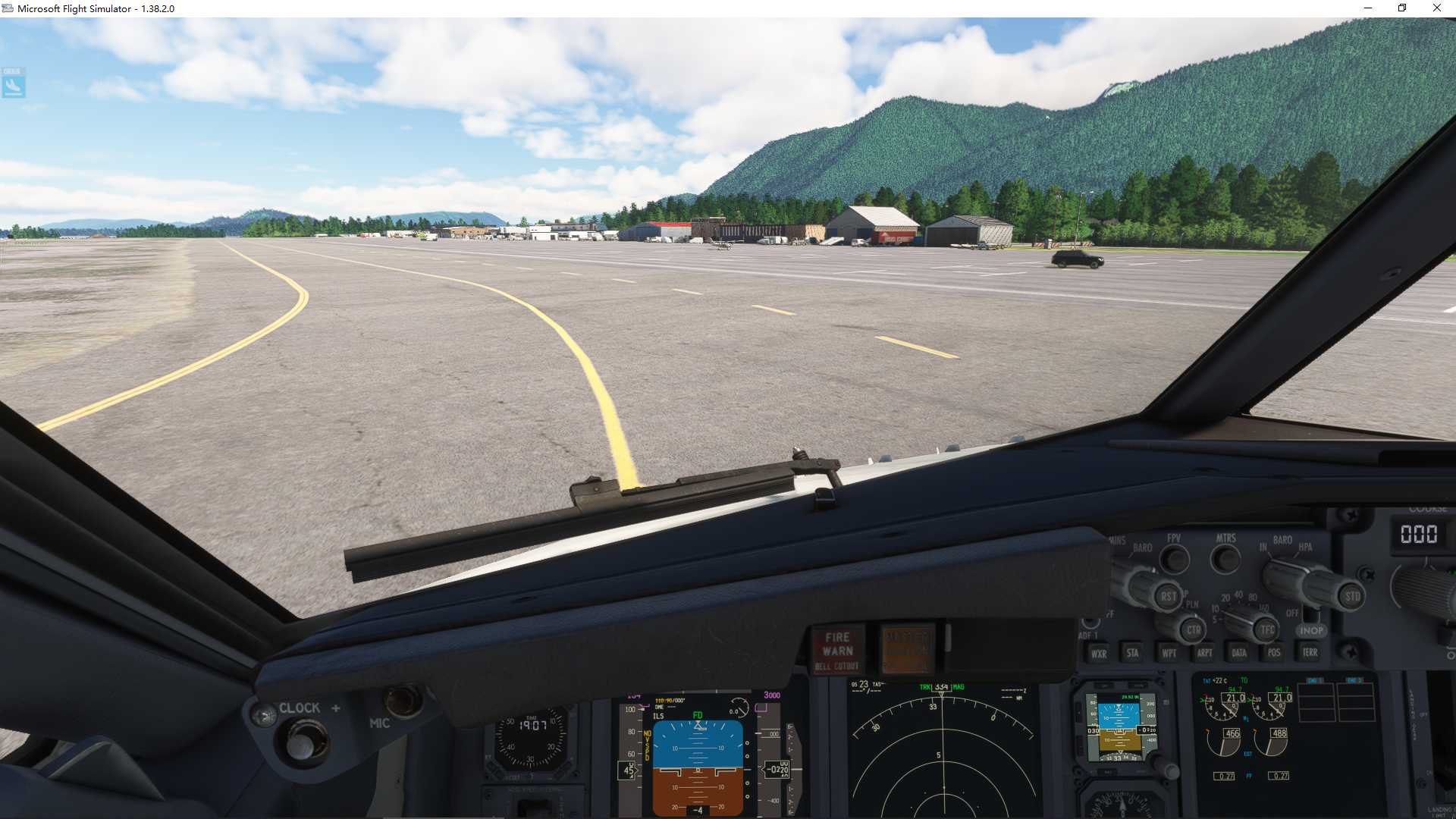Click the ARPT button to show airports
Screen dimensions: 1456x819
pyautogui.click(x=1204, y=653)
